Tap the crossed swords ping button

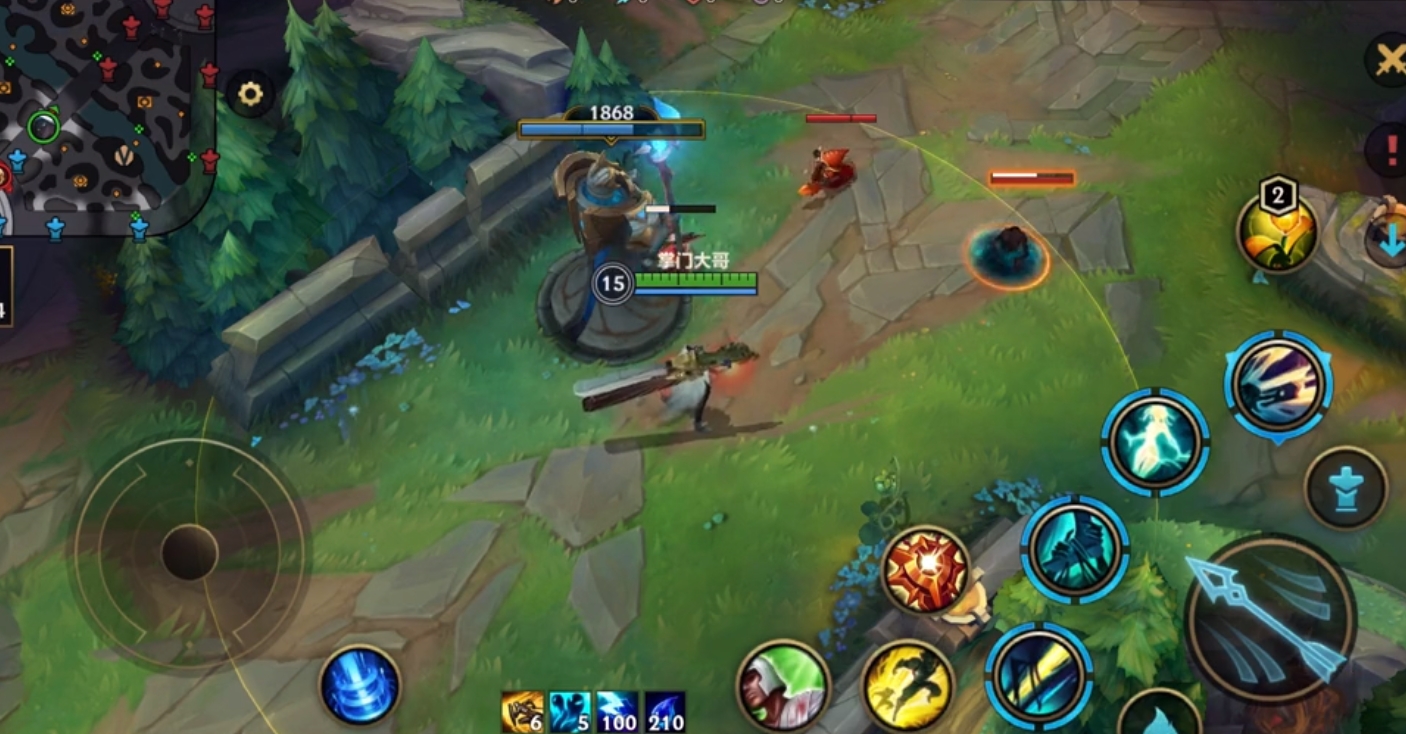coord(1388,60)
